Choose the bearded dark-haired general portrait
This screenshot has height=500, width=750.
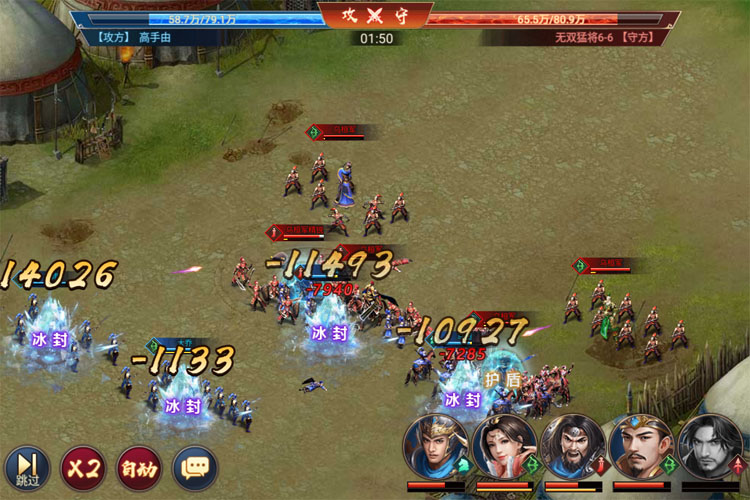click(573, 447)
